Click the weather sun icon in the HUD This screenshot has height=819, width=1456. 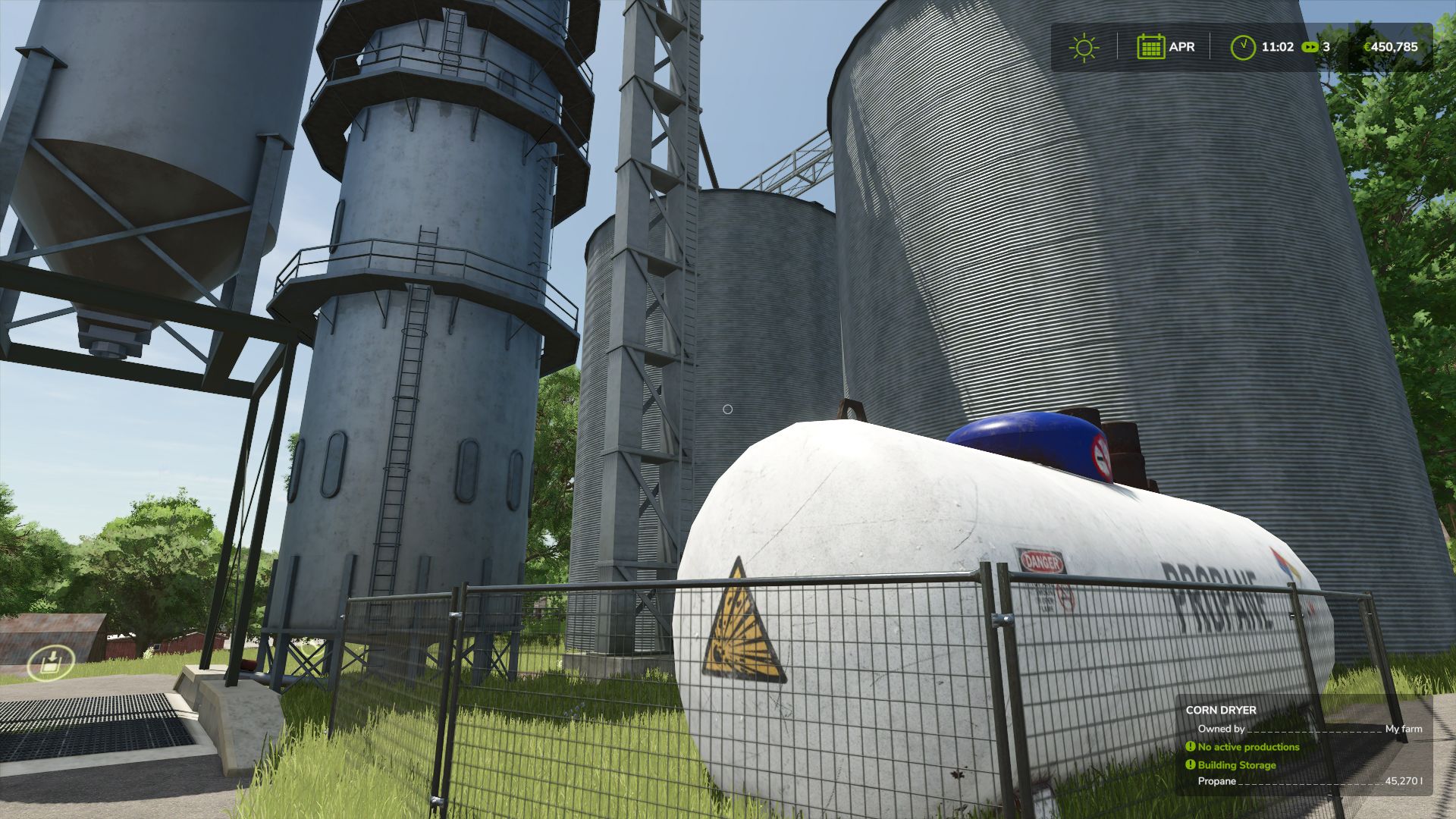[x=1084, y=47]
